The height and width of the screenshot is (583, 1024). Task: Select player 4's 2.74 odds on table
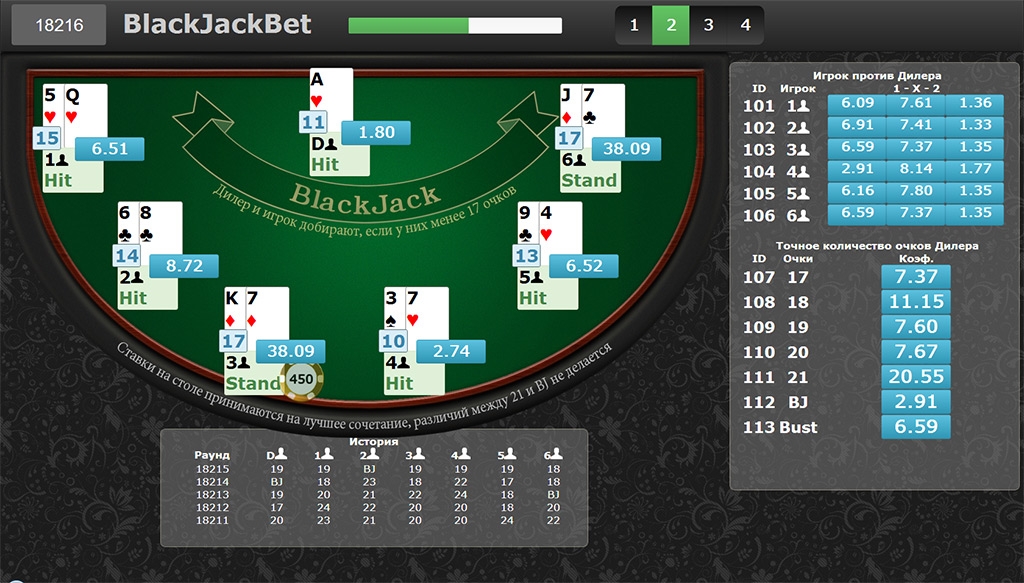point(451,352)
